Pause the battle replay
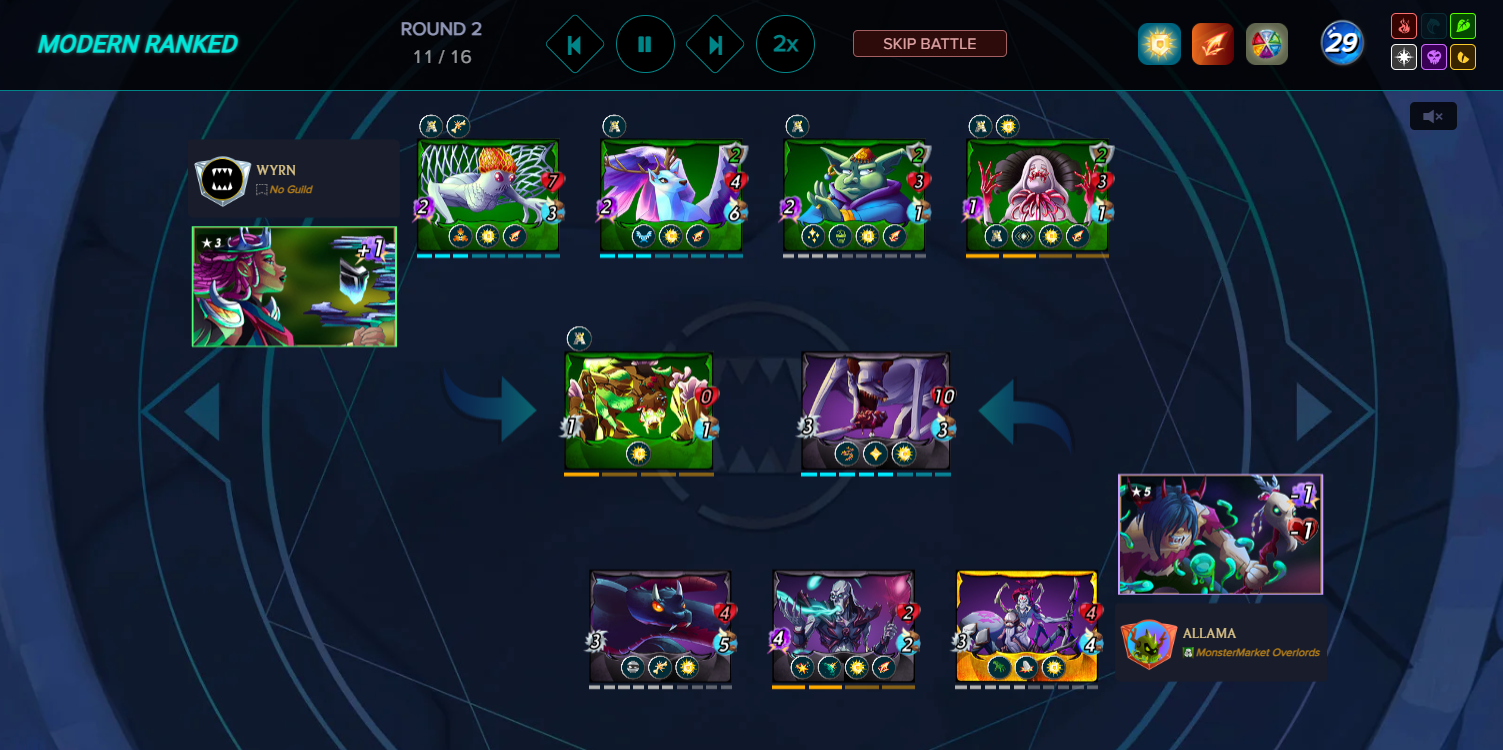This screenshot has height=750, width=1503. (646, 44)
